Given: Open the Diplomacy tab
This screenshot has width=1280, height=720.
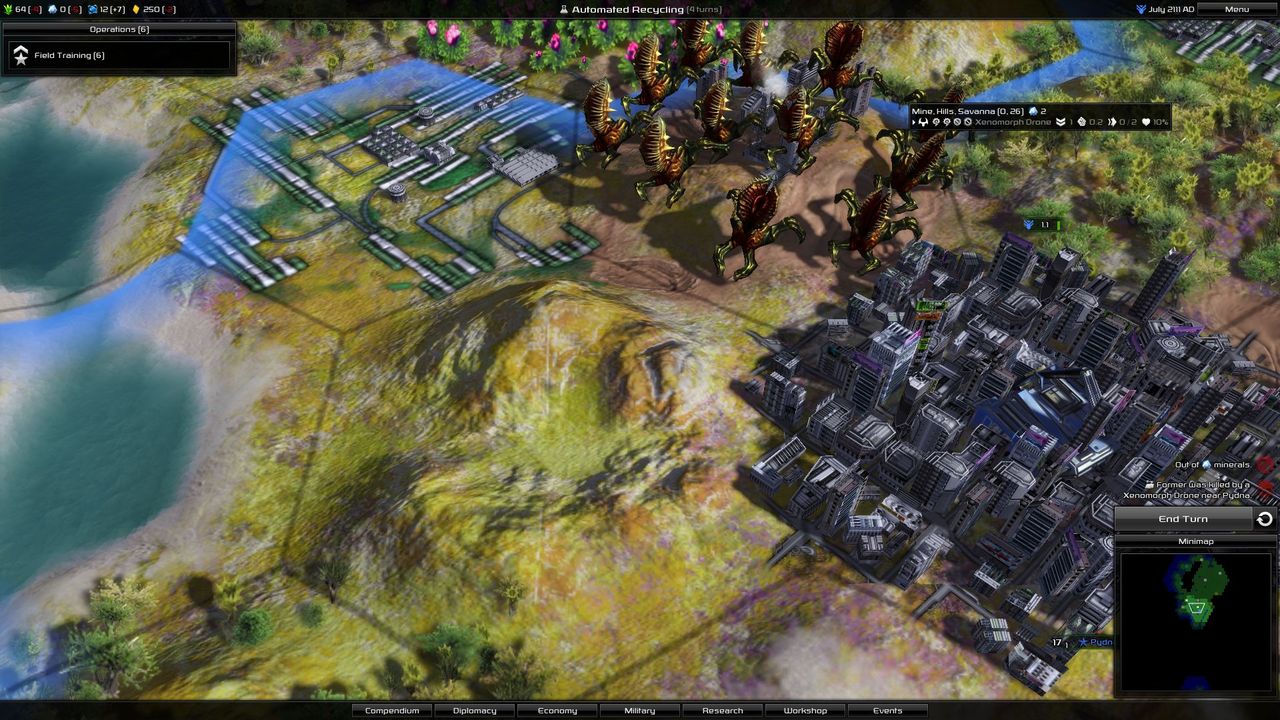Looking at the screenshot, I should 474,710.
